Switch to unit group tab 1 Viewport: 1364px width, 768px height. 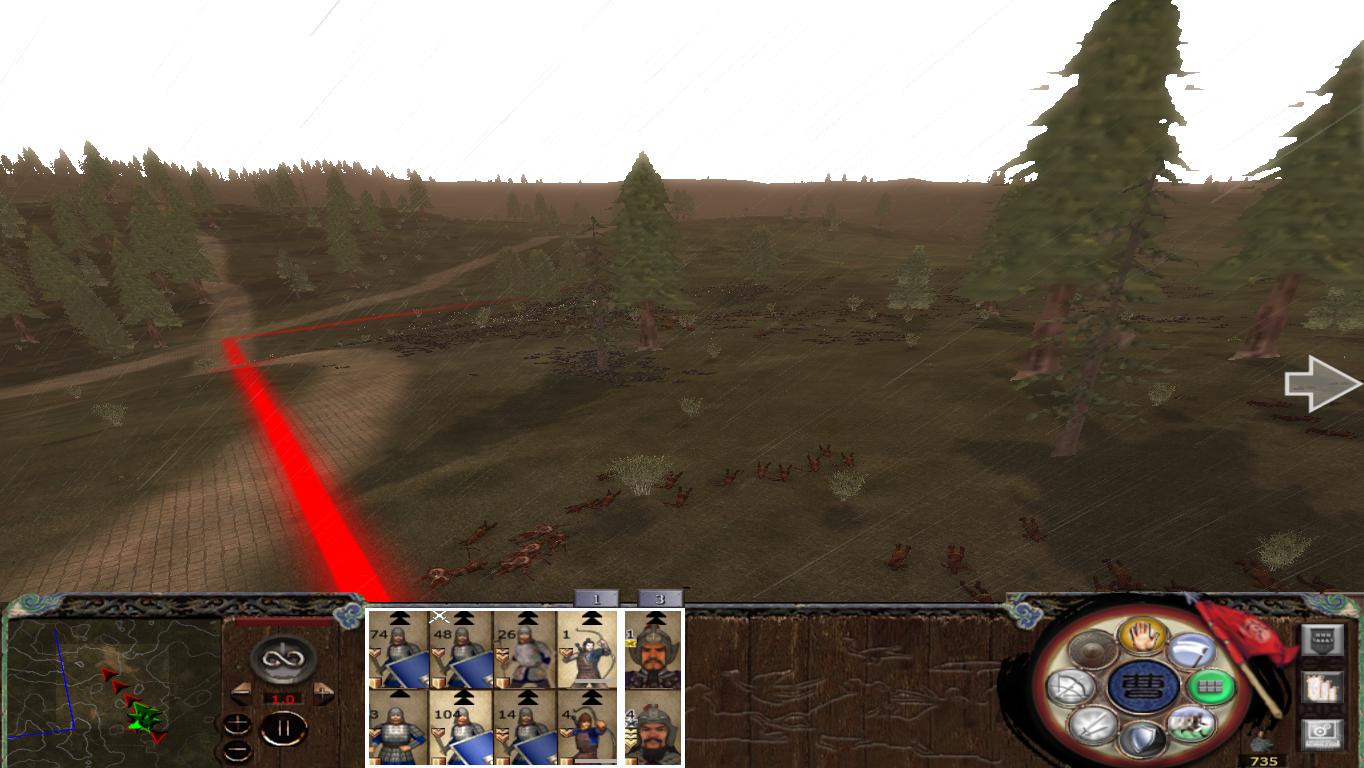click(596, 597)
